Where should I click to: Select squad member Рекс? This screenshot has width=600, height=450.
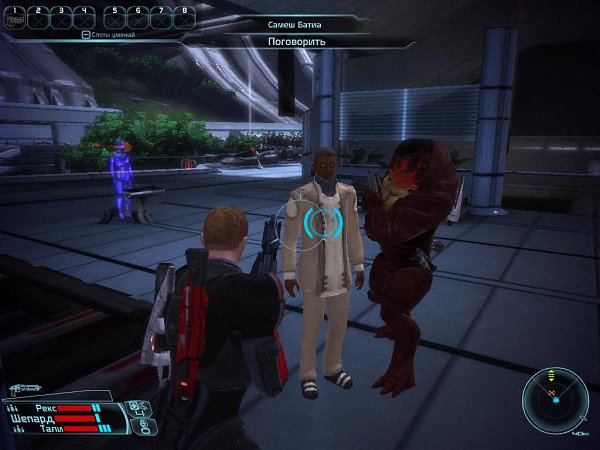(45, 408)
